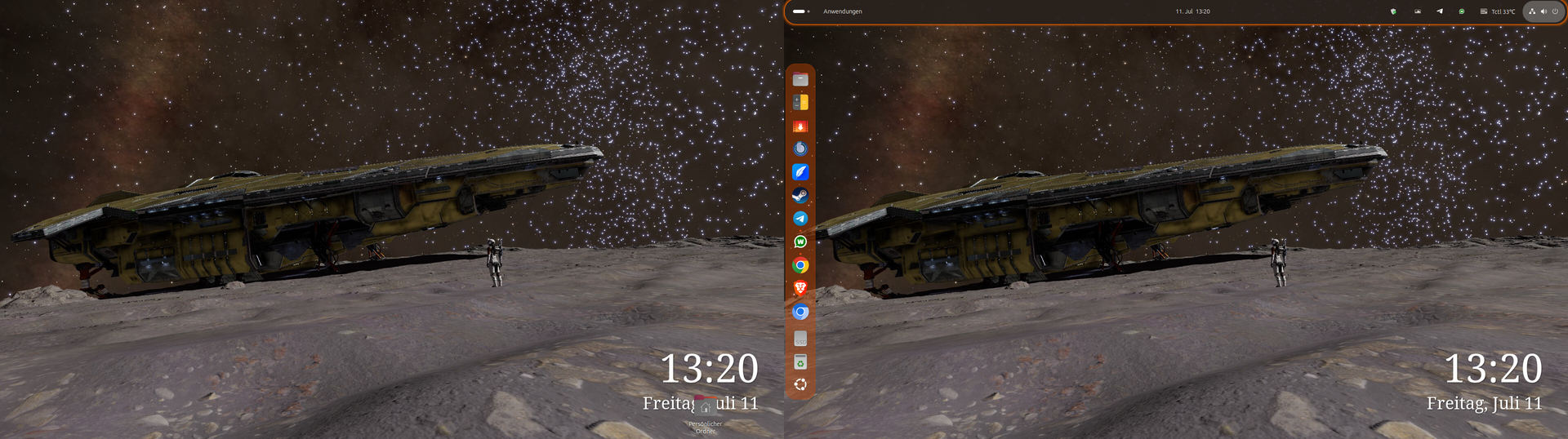Viewport: 1568px width, 439px height.
Task: Click the green shield tray icon
Action: click(x=1393, y=11)
